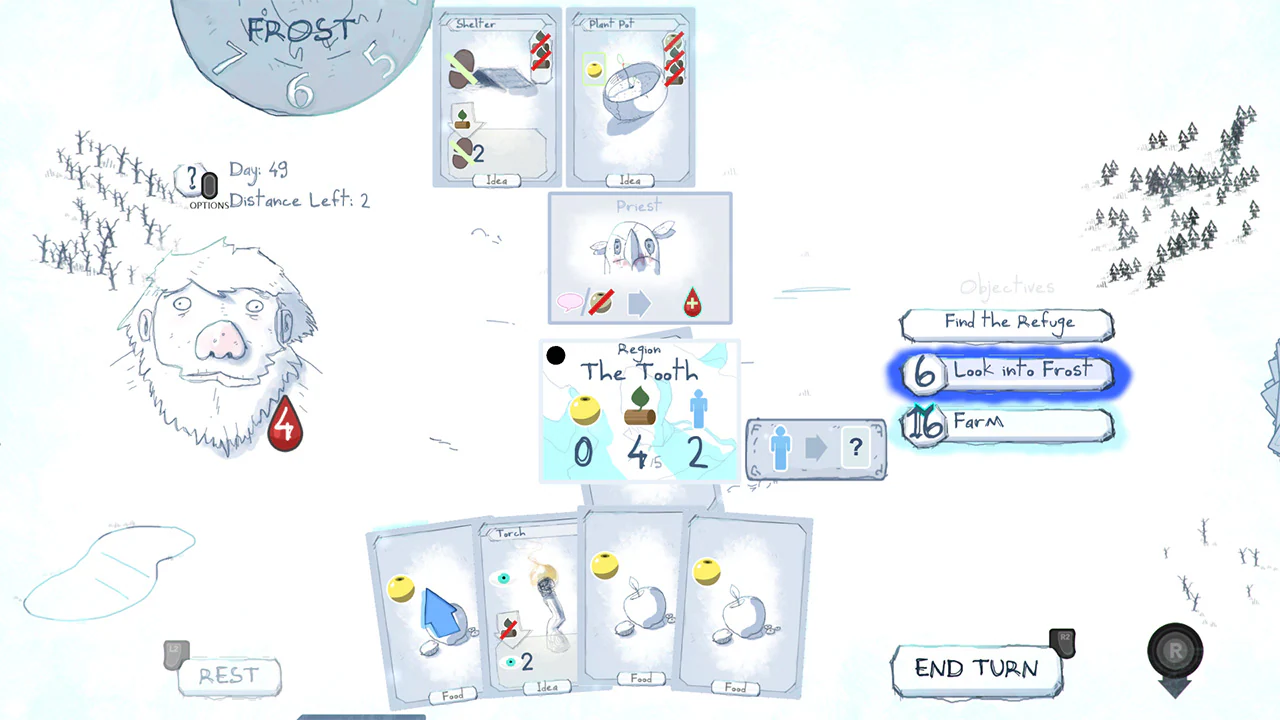Click the red healing drop on the Priest card
This screenshot has width=1280, height=720.
(x=693, y=304)
